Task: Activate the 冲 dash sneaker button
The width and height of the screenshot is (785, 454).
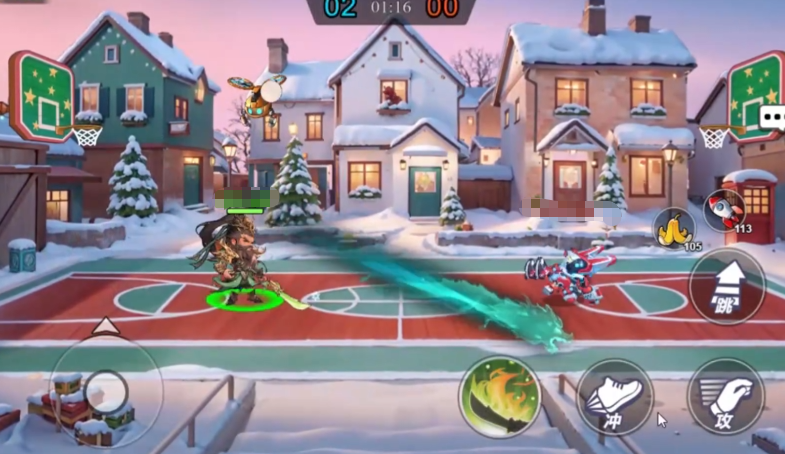Action: click(x=614, y=397)
